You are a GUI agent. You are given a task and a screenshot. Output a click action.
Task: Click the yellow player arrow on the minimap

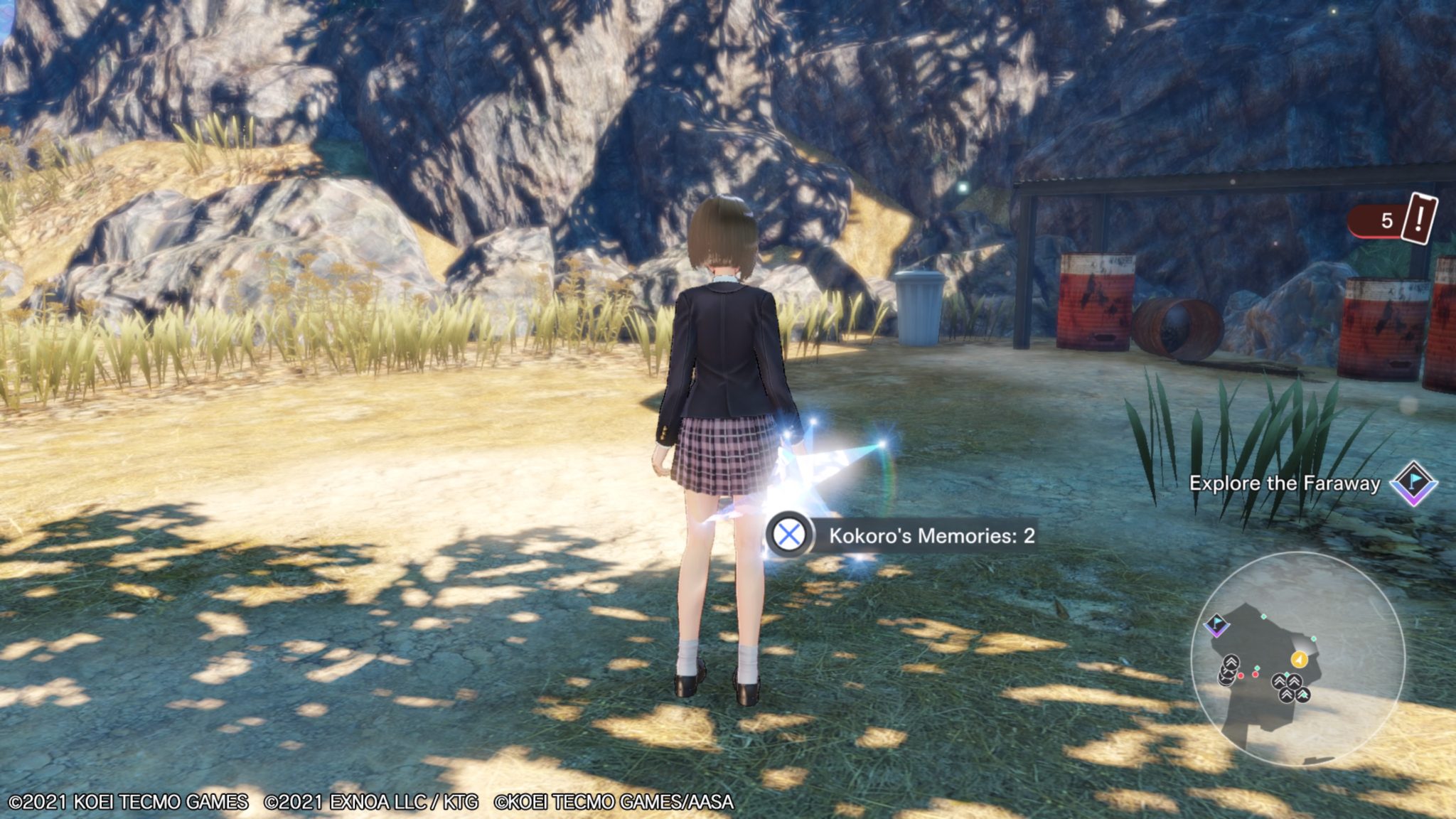point(1299,659)
